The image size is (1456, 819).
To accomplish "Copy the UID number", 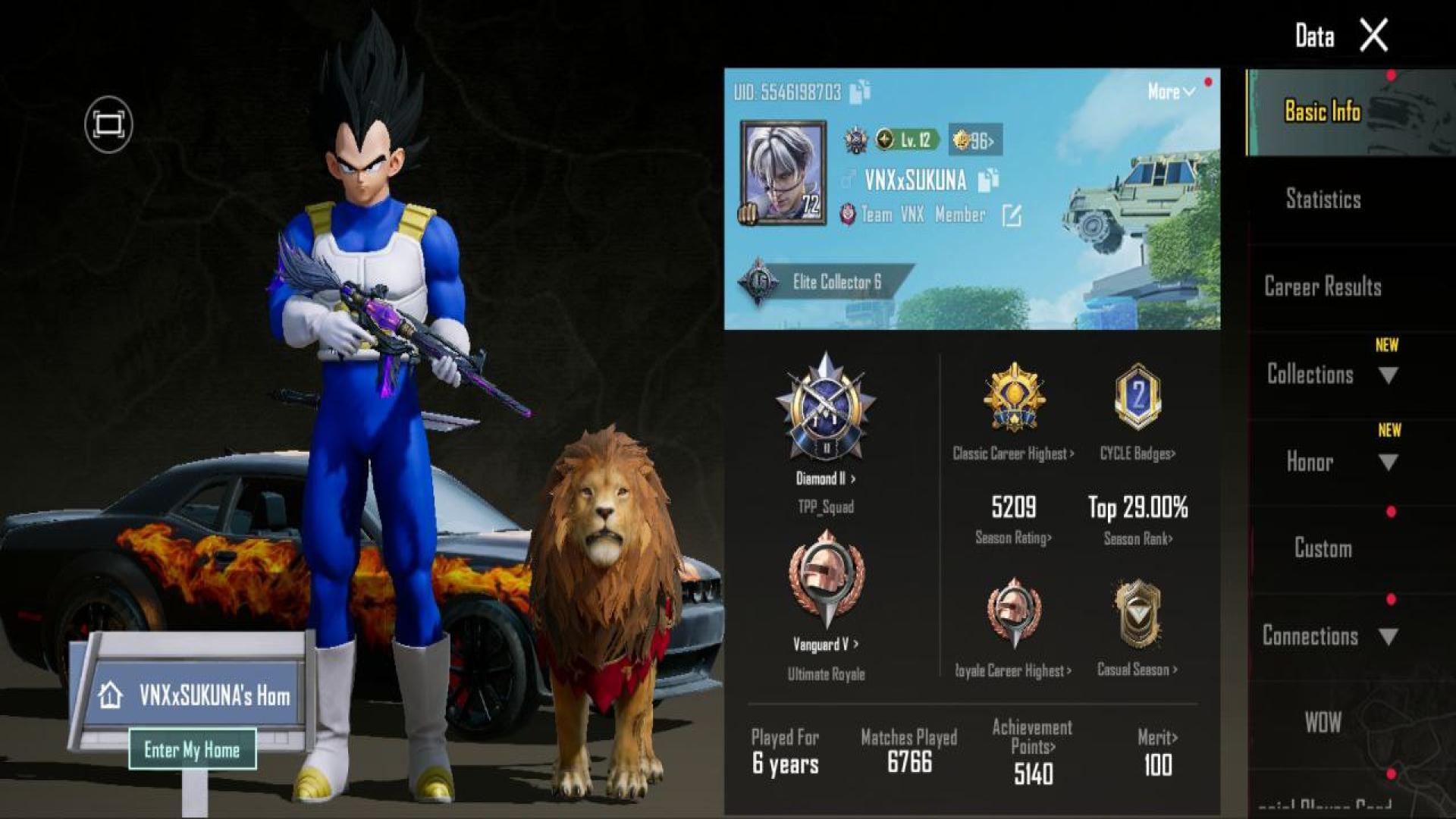I will coord(860,92).
